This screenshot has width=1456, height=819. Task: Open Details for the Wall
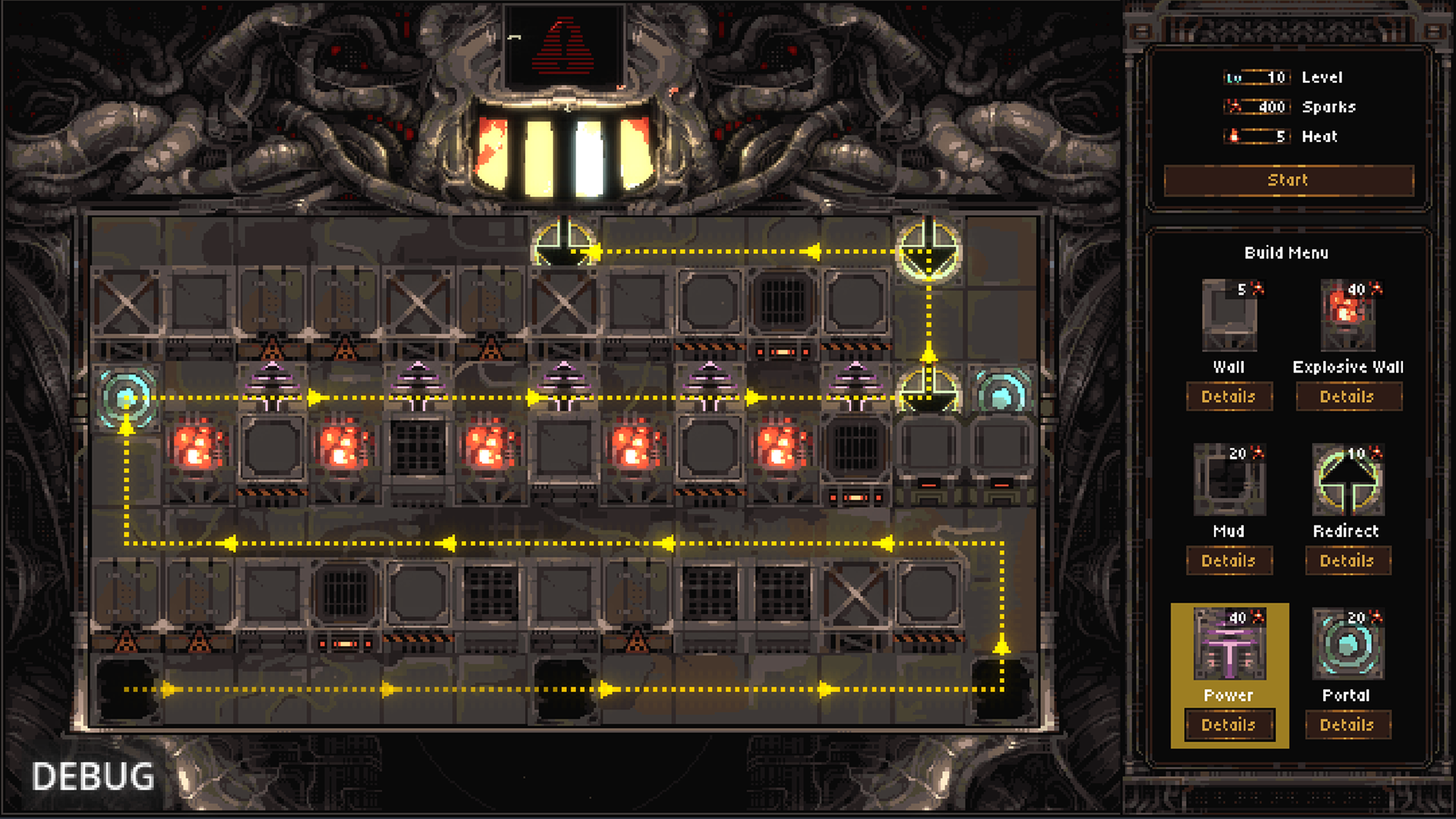[1228, 397]
